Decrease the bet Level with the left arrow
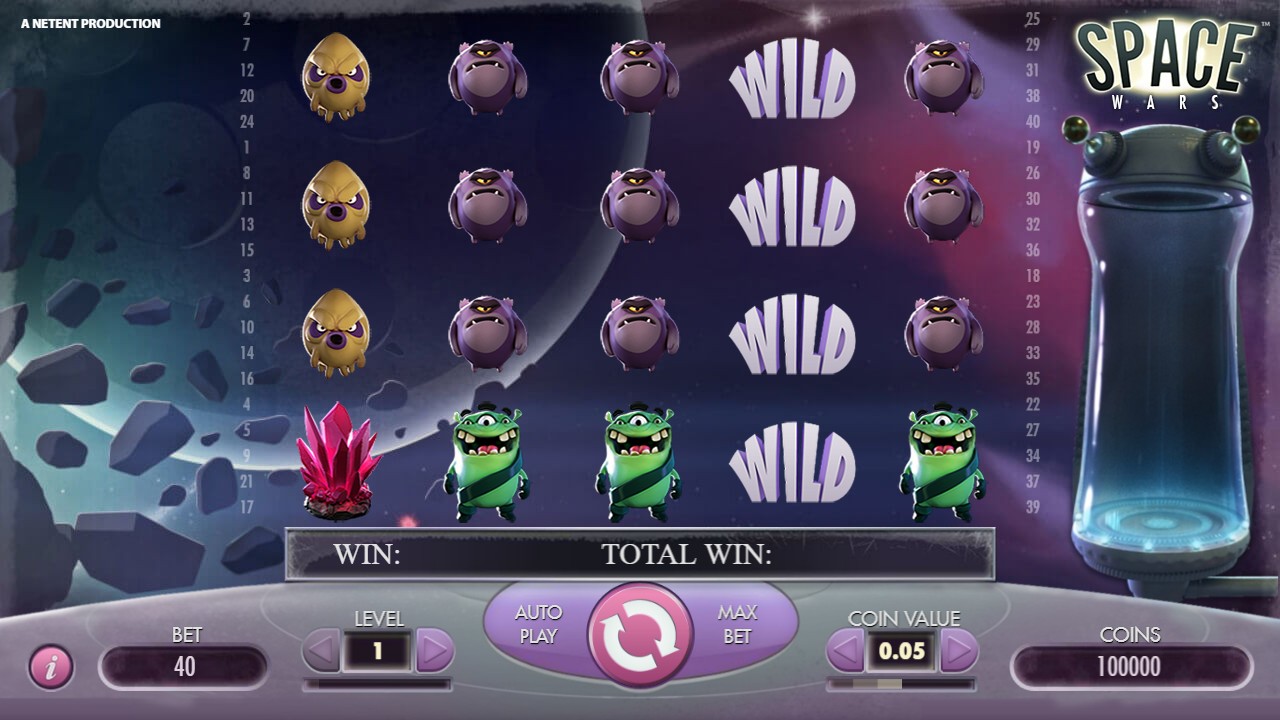Screen dimensions: 1280x720 click(318, 650)
